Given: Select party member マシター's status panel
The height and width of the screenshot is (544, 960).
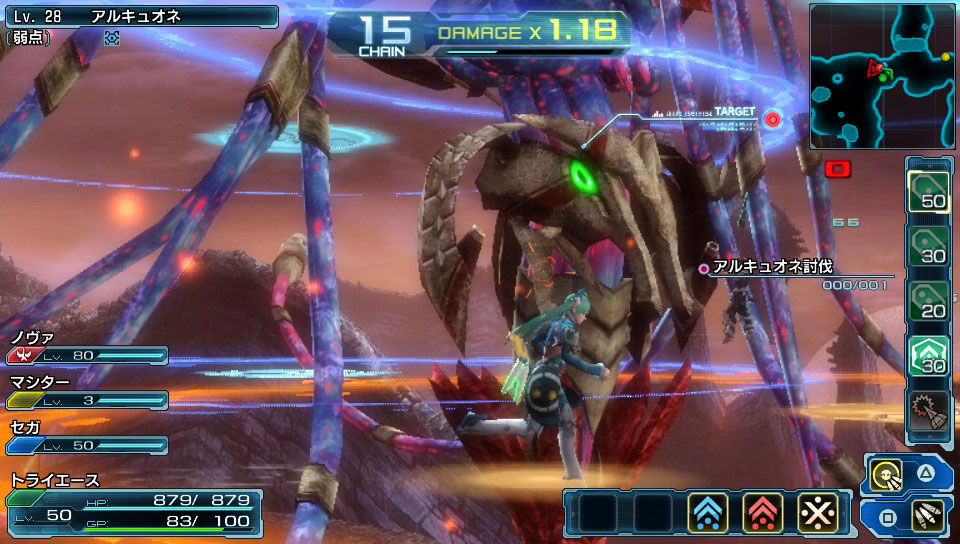Looking at the screenshot, I should (86, 392).
